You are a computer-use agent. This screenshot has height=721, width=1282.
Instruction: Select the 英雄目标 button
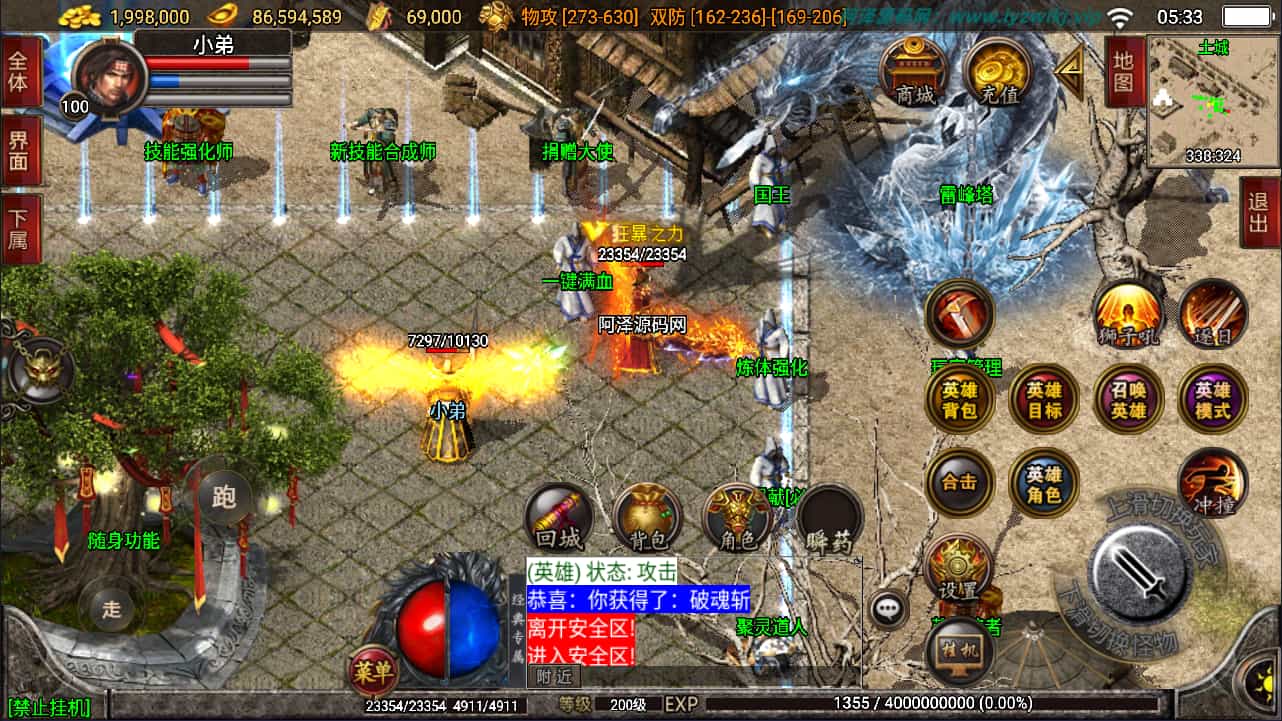[x=1044, y=400]
